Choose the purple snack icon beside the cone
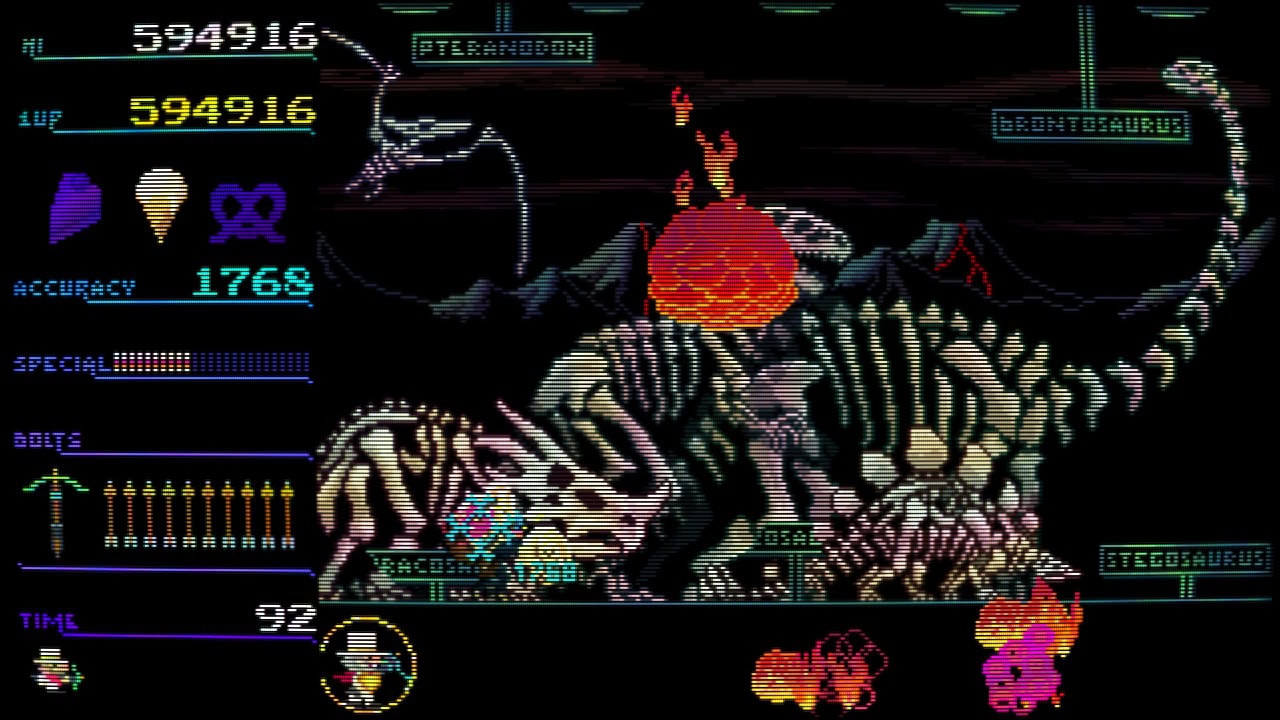 click(x=76, y=207)
